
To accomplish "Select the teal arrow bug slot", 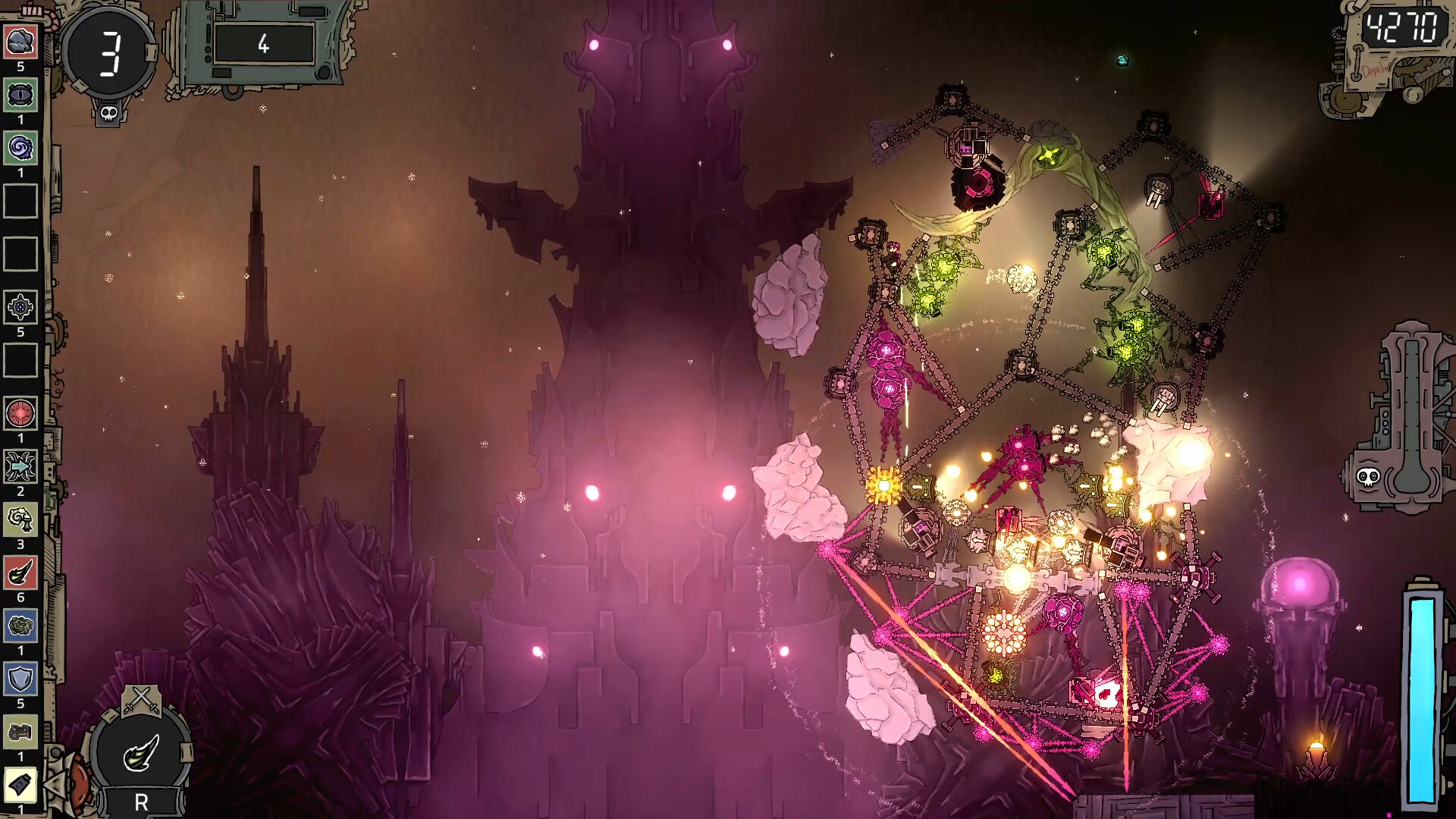I will [20, 466].
